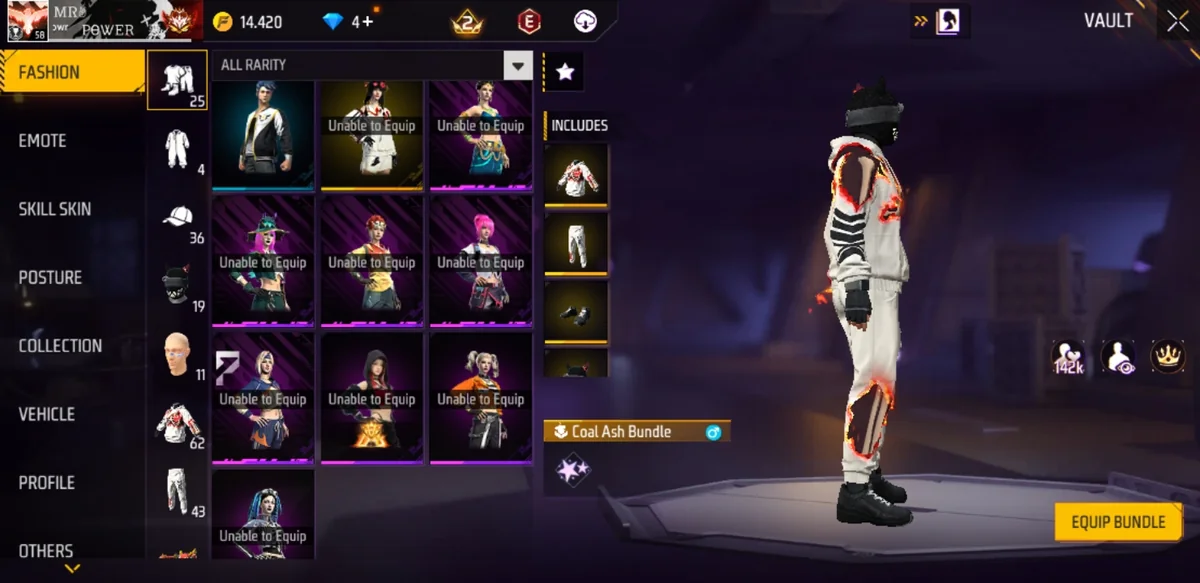Image resolution: width=1200 pixels, height=583 pixels.
Task: Open the gold coin balance
Action: tap(250, 22)
